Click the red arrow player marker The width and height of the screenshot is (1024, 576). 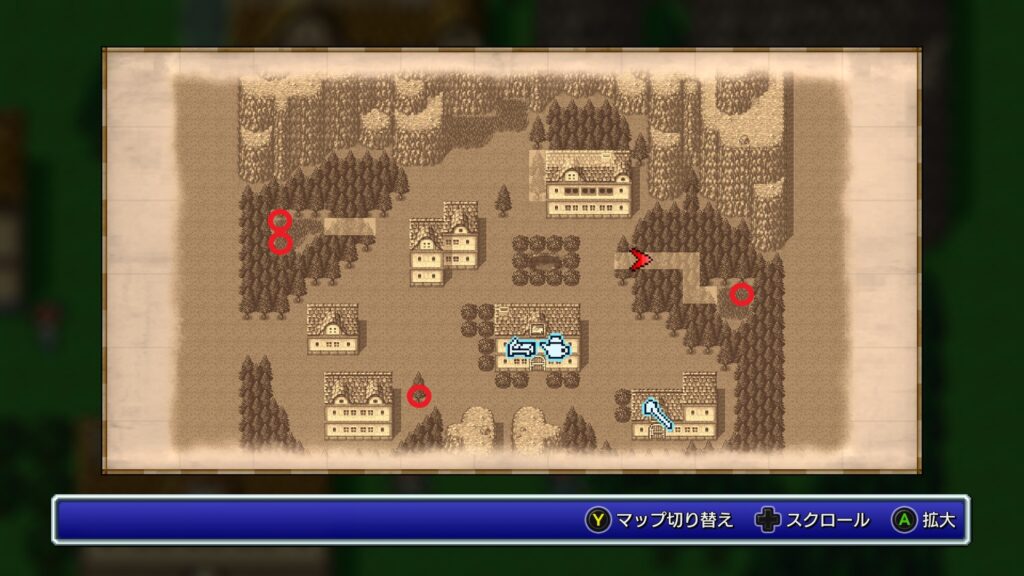[x=640, y=260]
